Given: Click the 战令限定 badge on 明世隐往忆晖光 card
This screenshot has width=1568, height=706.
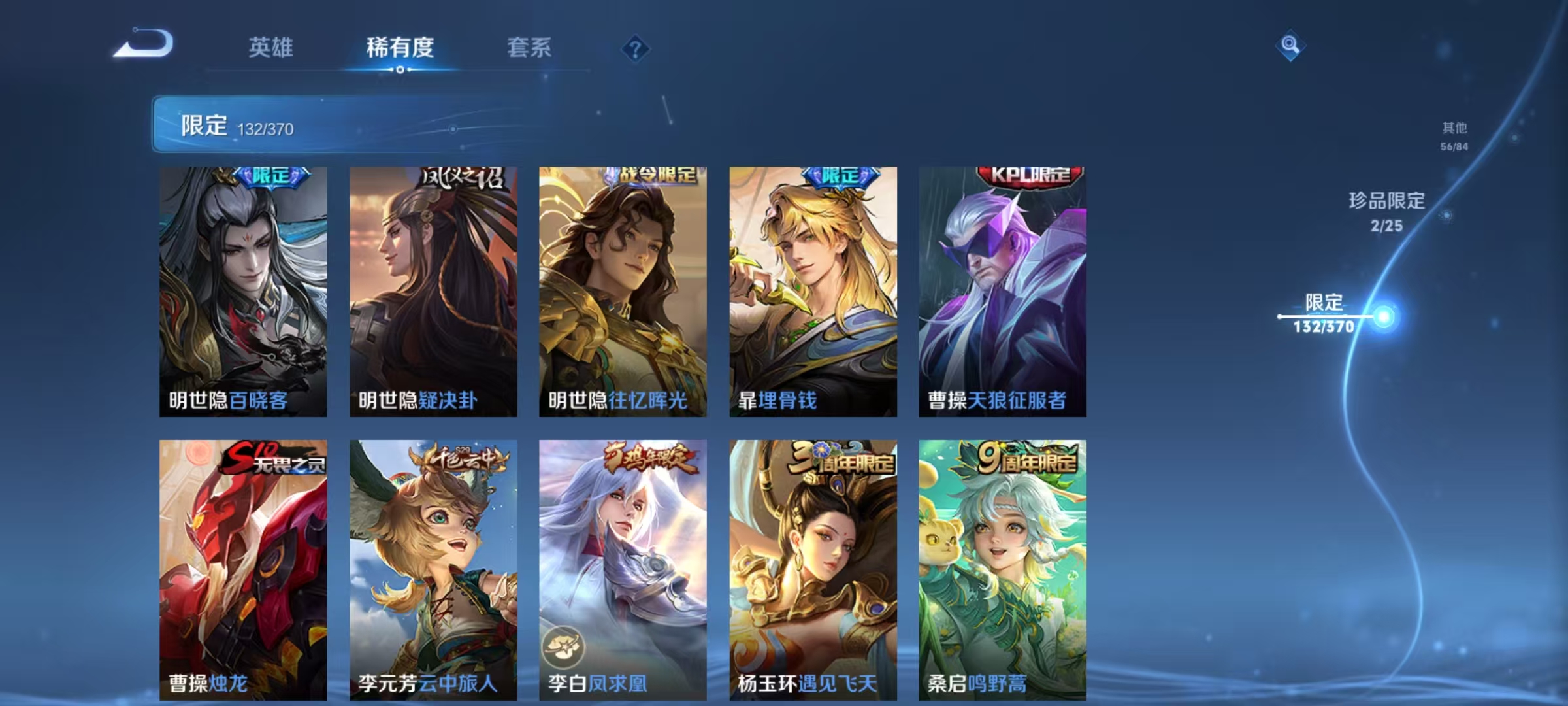Looking at the screenshot, I should click(x=653, y=174).
